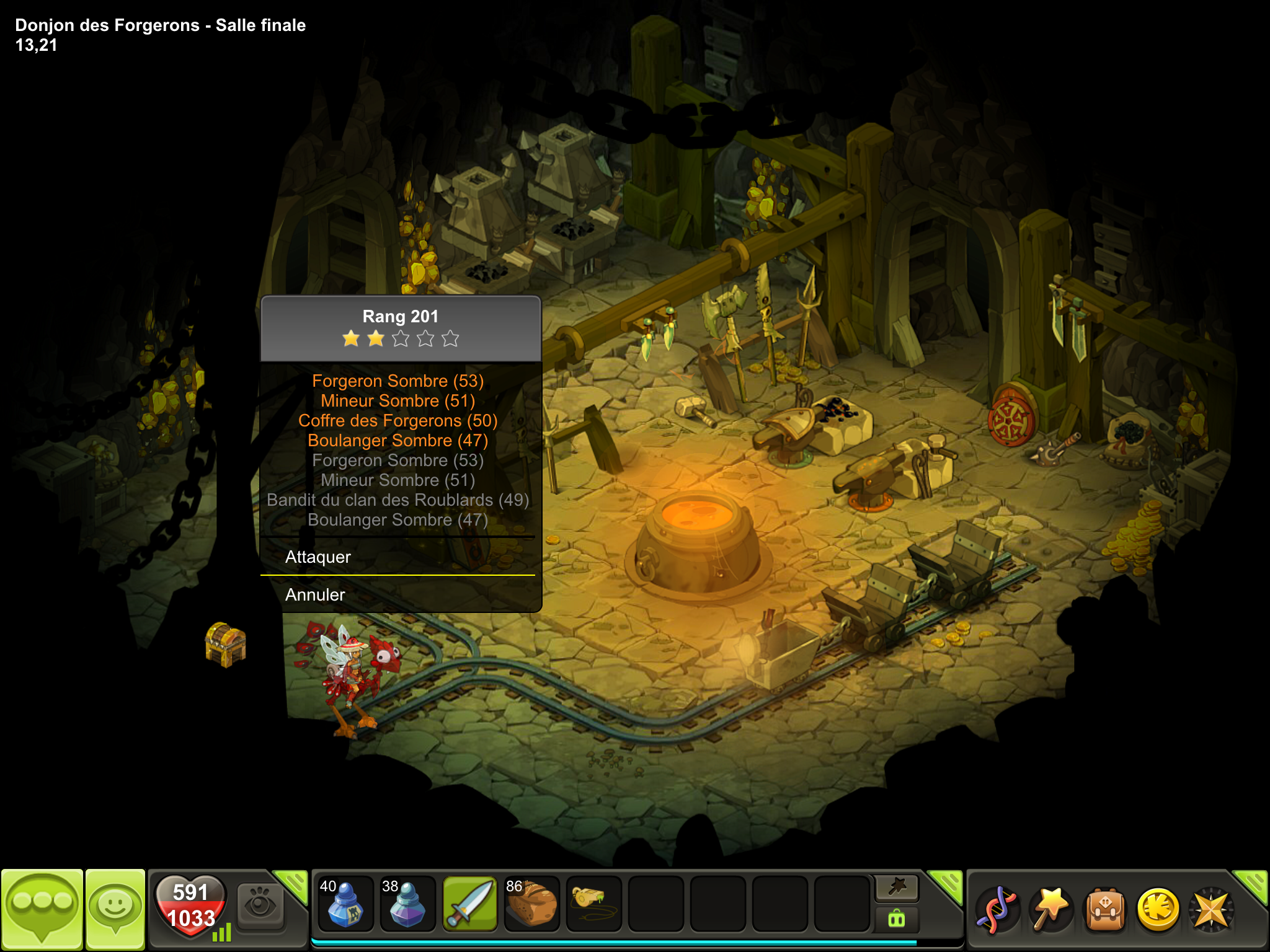Screen dimensions: 1270x952
Task: Open the DNA helix characteristics menu
Action: [997, 909]
